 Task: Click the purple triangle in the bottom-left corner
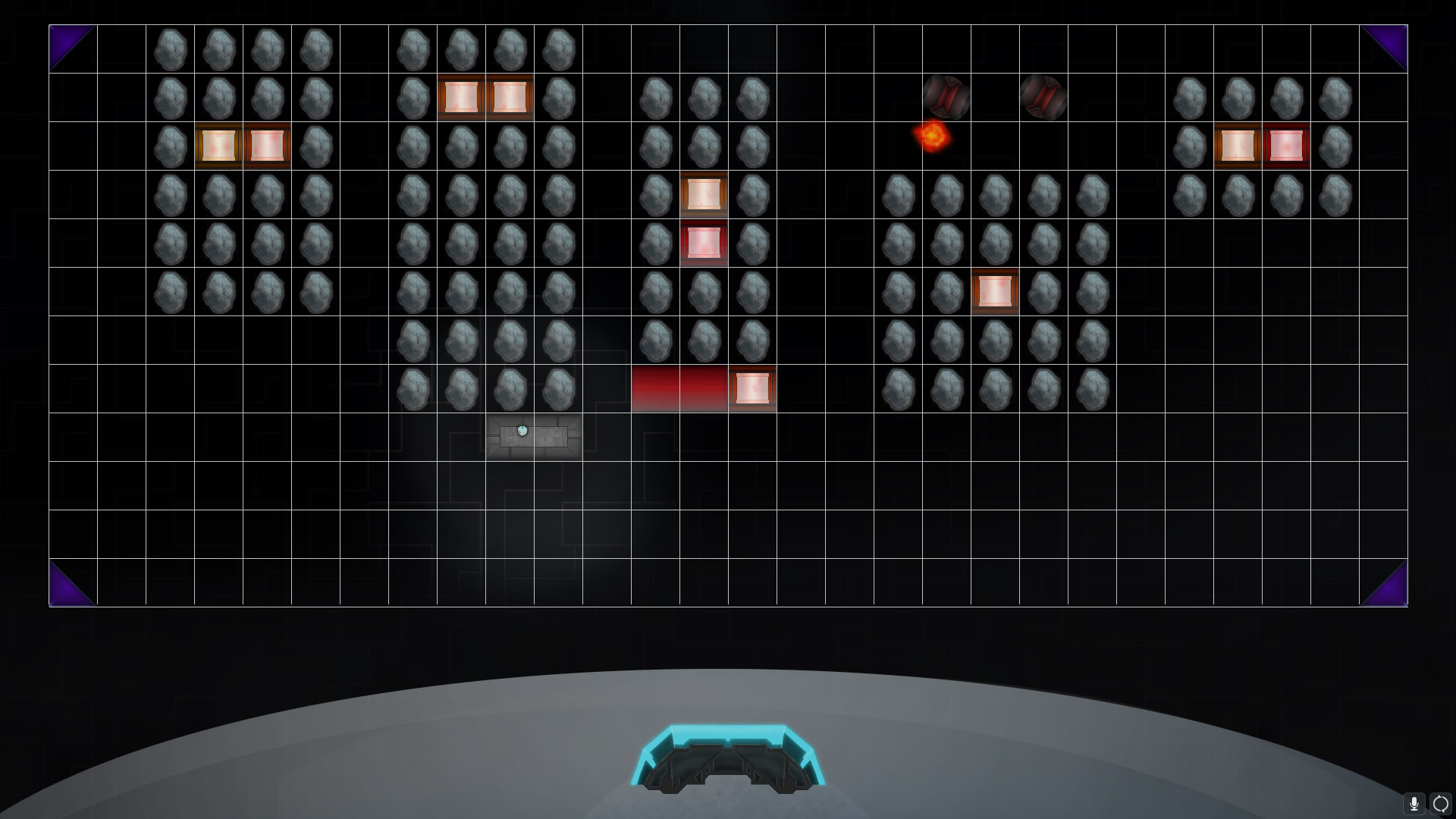(x=64, y=588)
